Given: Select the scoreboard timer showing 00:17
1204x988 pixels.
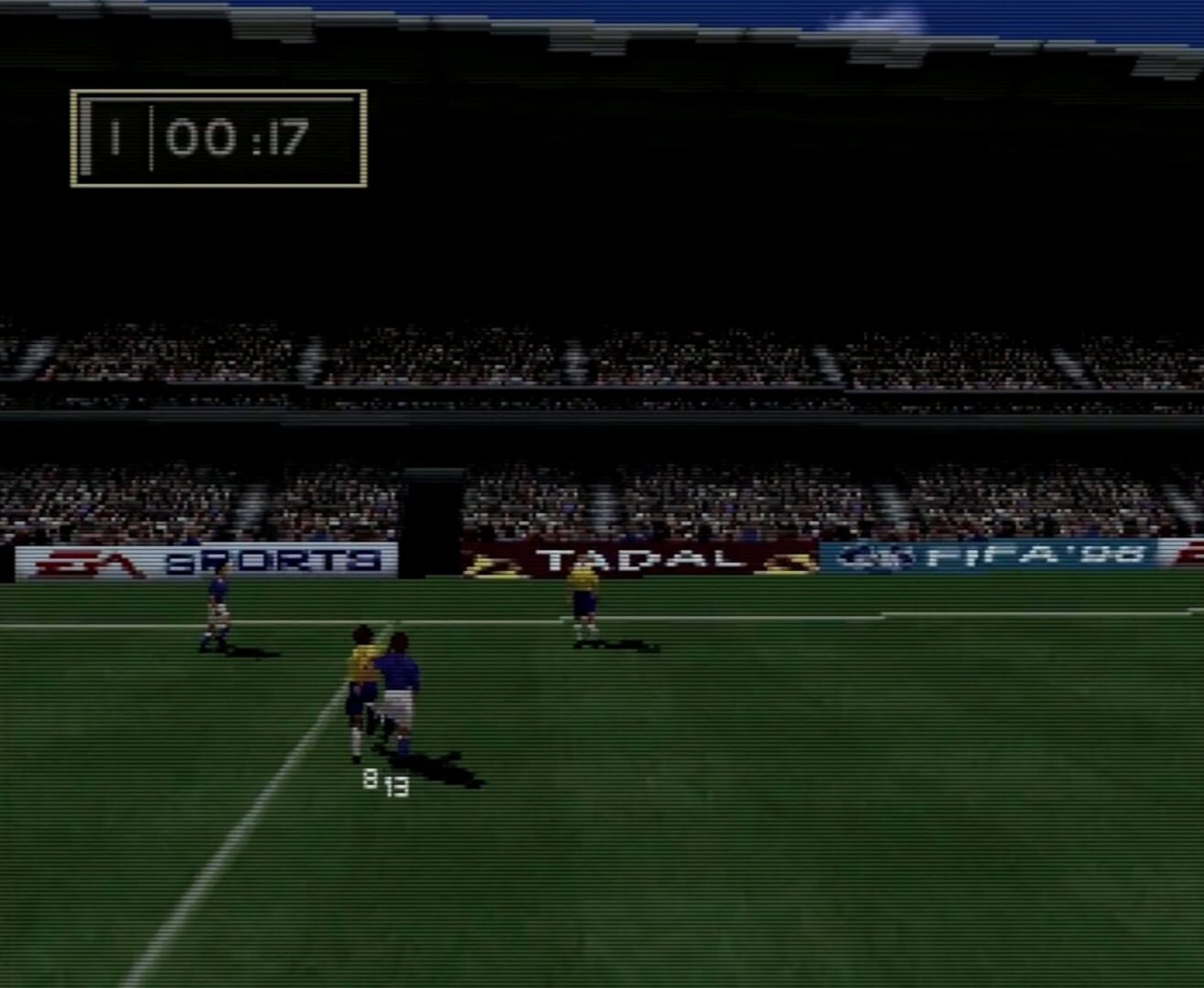Looking at the screenshot, I should click(x=240, y=139).
